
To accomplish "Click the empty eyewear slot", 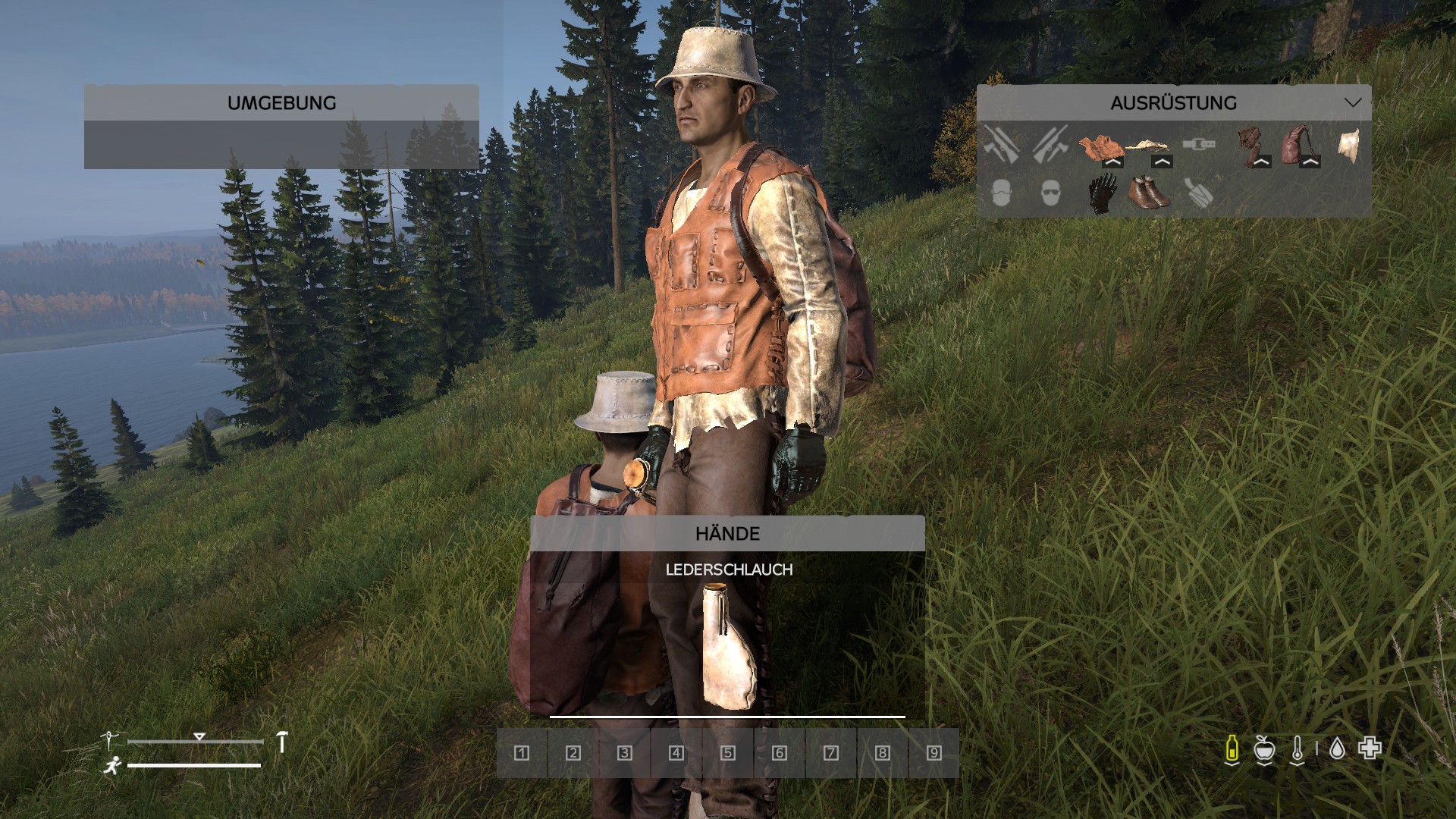I will tap(1050, 193).
